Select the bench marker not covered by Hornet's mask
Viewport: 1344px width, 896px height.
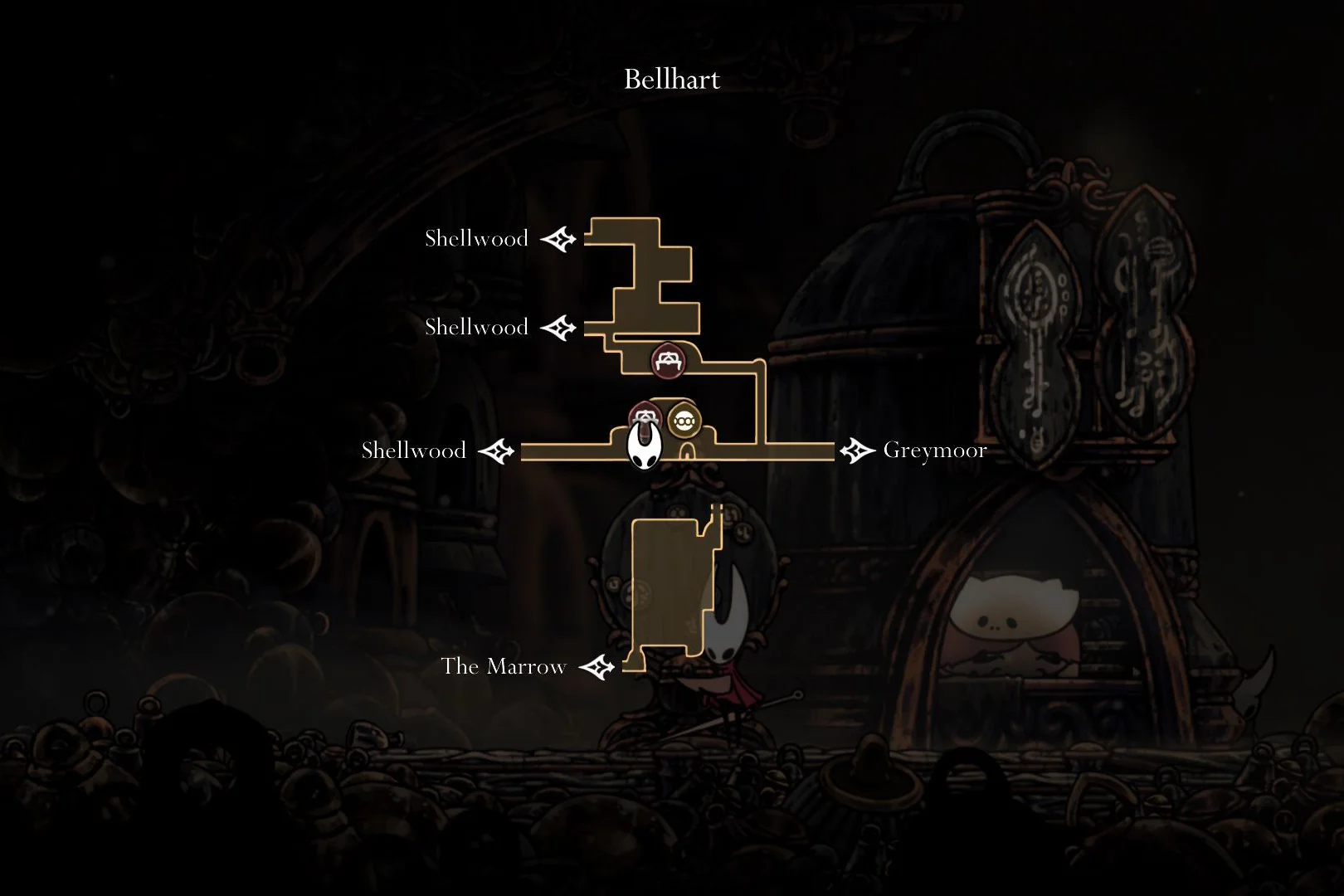666,361
